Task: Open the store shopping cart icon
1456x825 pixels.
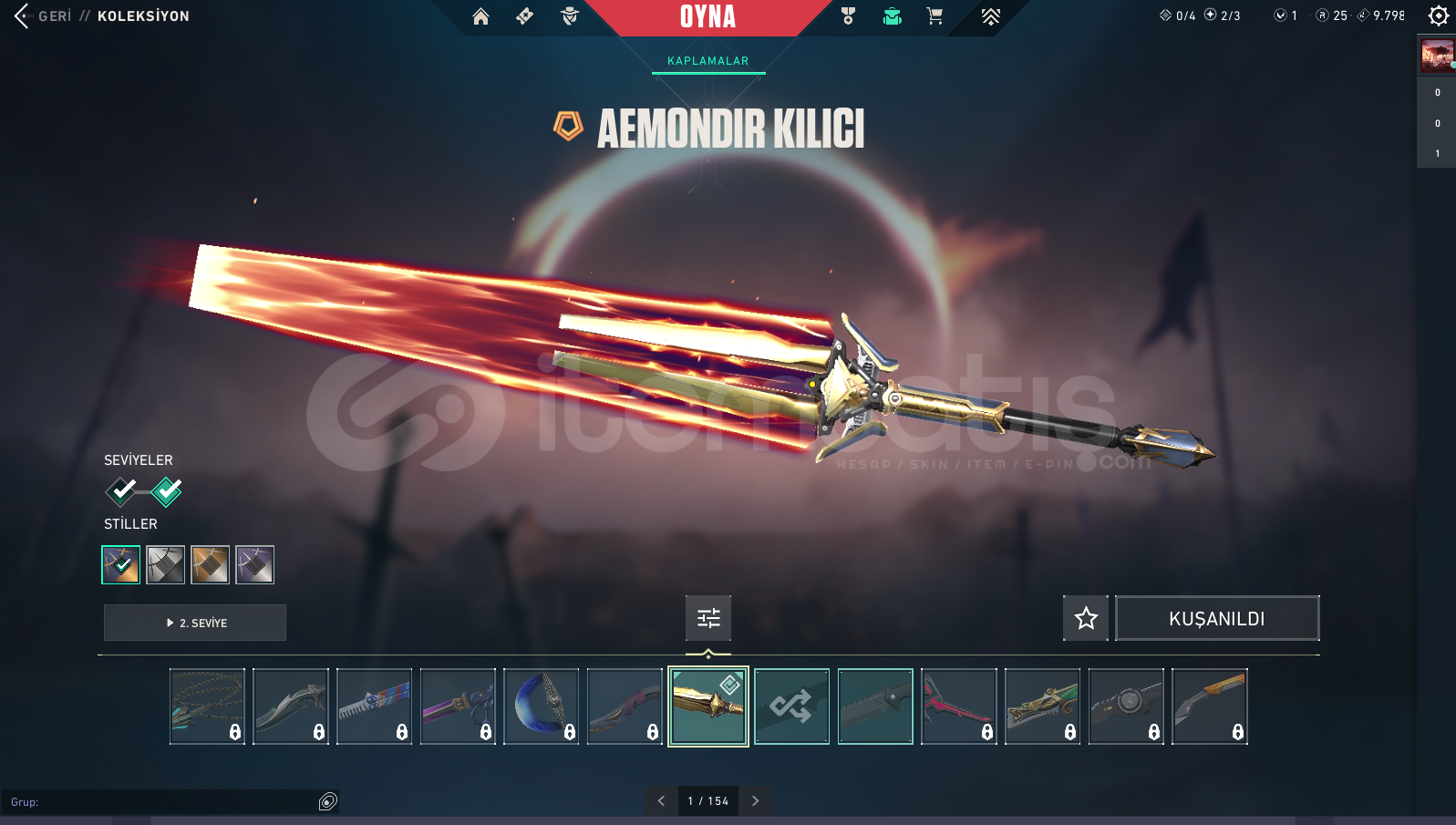Action: pyautogui.click(x=935, y=16)
